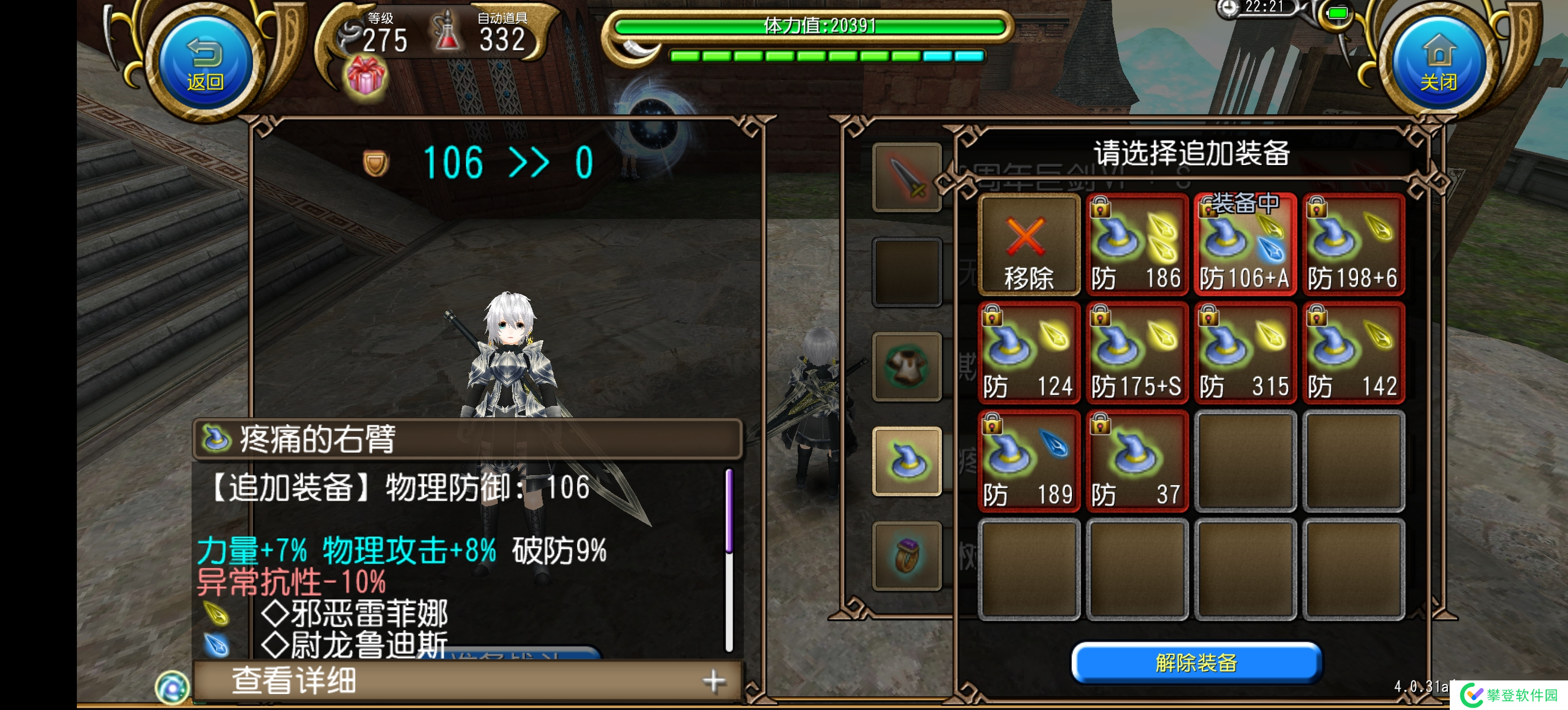The height and width of the screenshot is (710, 1568).
Task: Choose the hat with 防 186
Action: tap(1136, 246)
